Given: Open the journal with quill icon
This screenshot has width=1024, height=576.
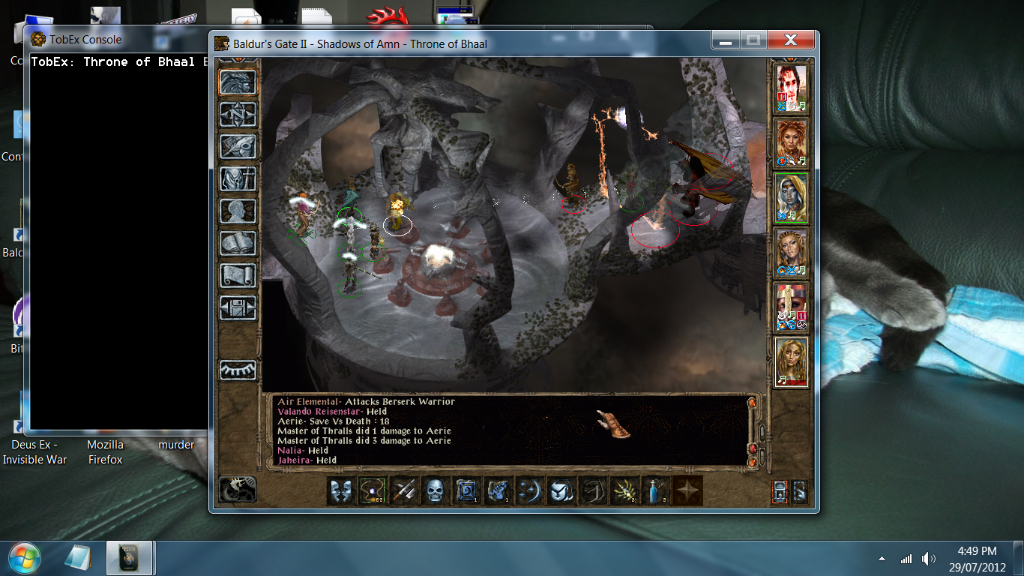Looking at the screenshot, I should pos(237,146).
